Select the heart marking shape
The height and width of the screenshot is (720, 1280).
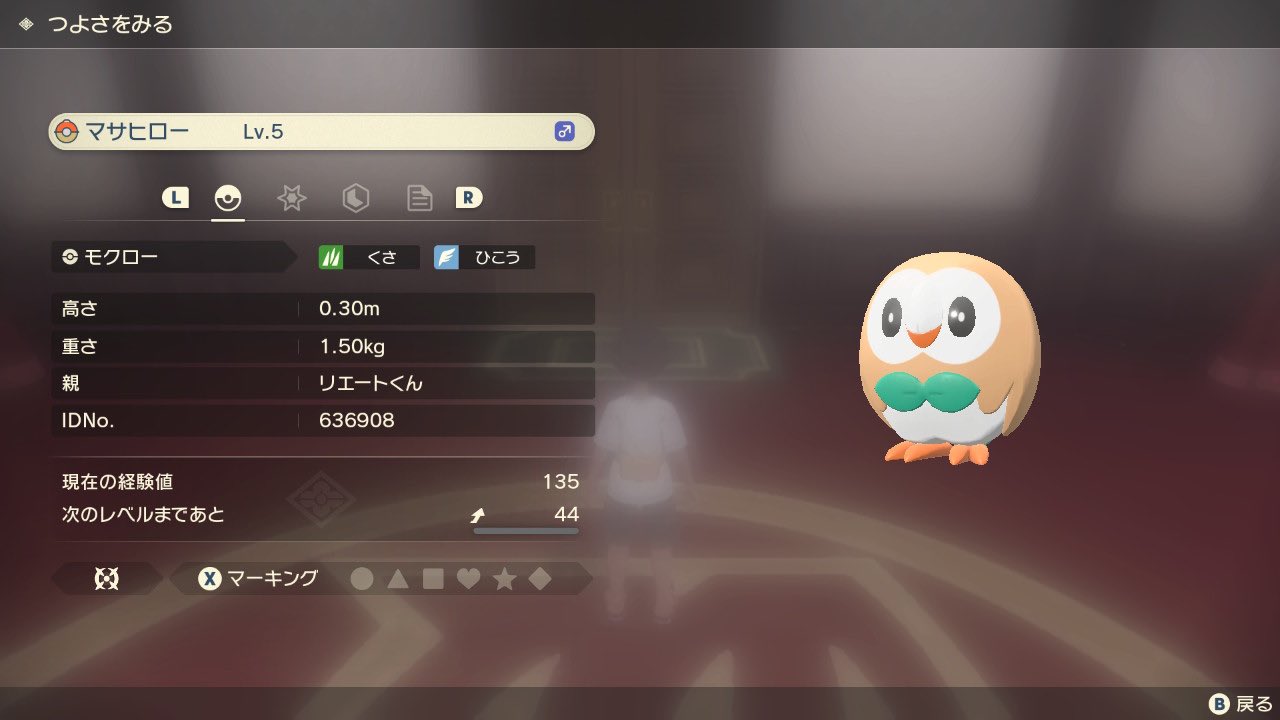pyautogui.click(x=469, y=578)
